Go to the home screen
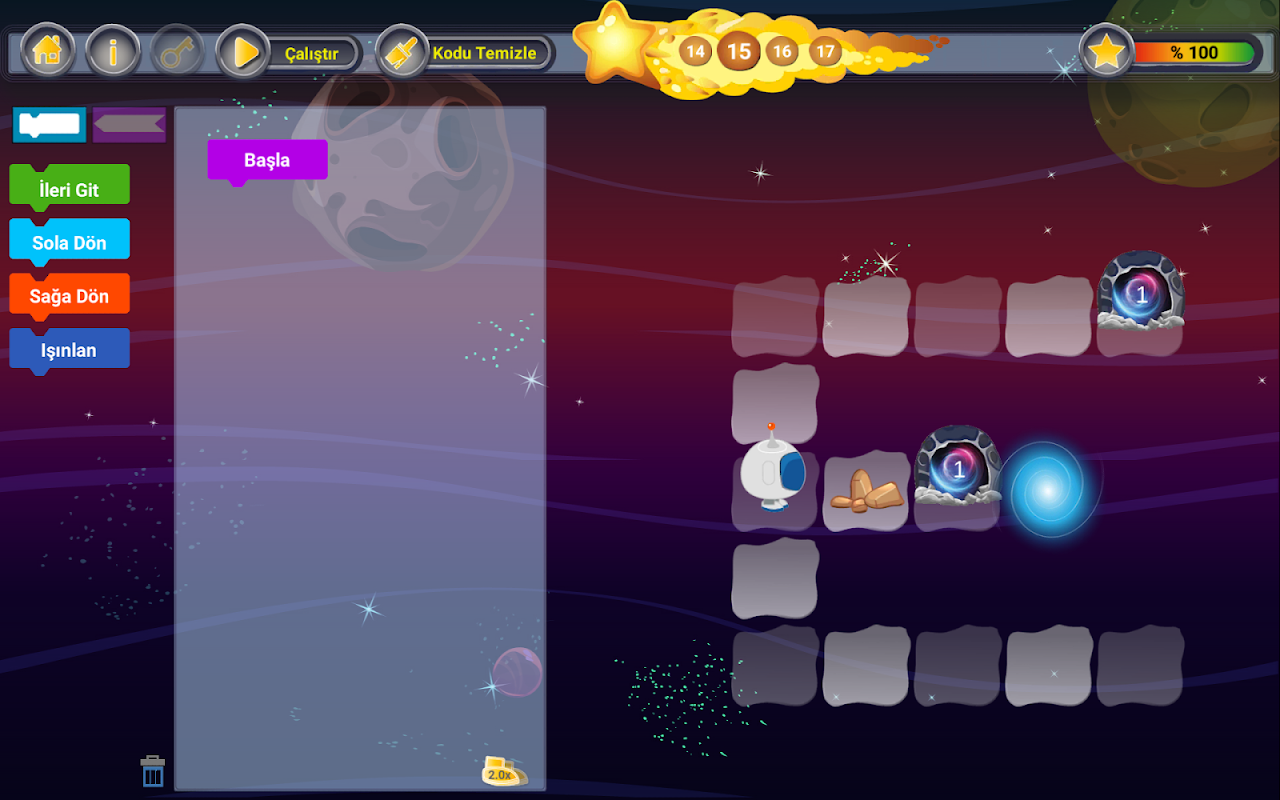This screenshot has height=800, width=1280. (47, 52)
